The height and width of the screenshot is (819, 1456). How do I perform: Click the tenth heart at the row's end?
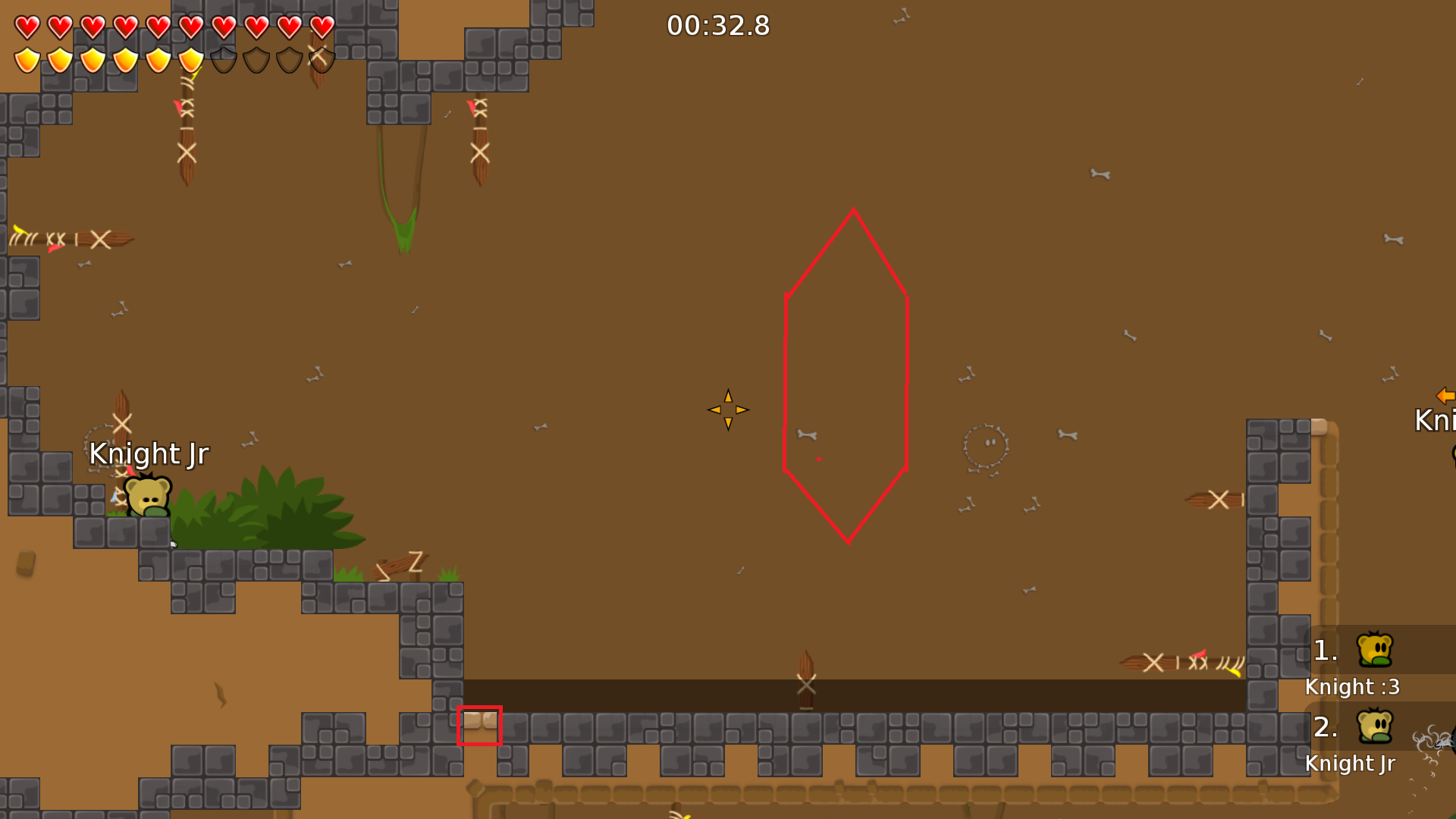[321, 25]
